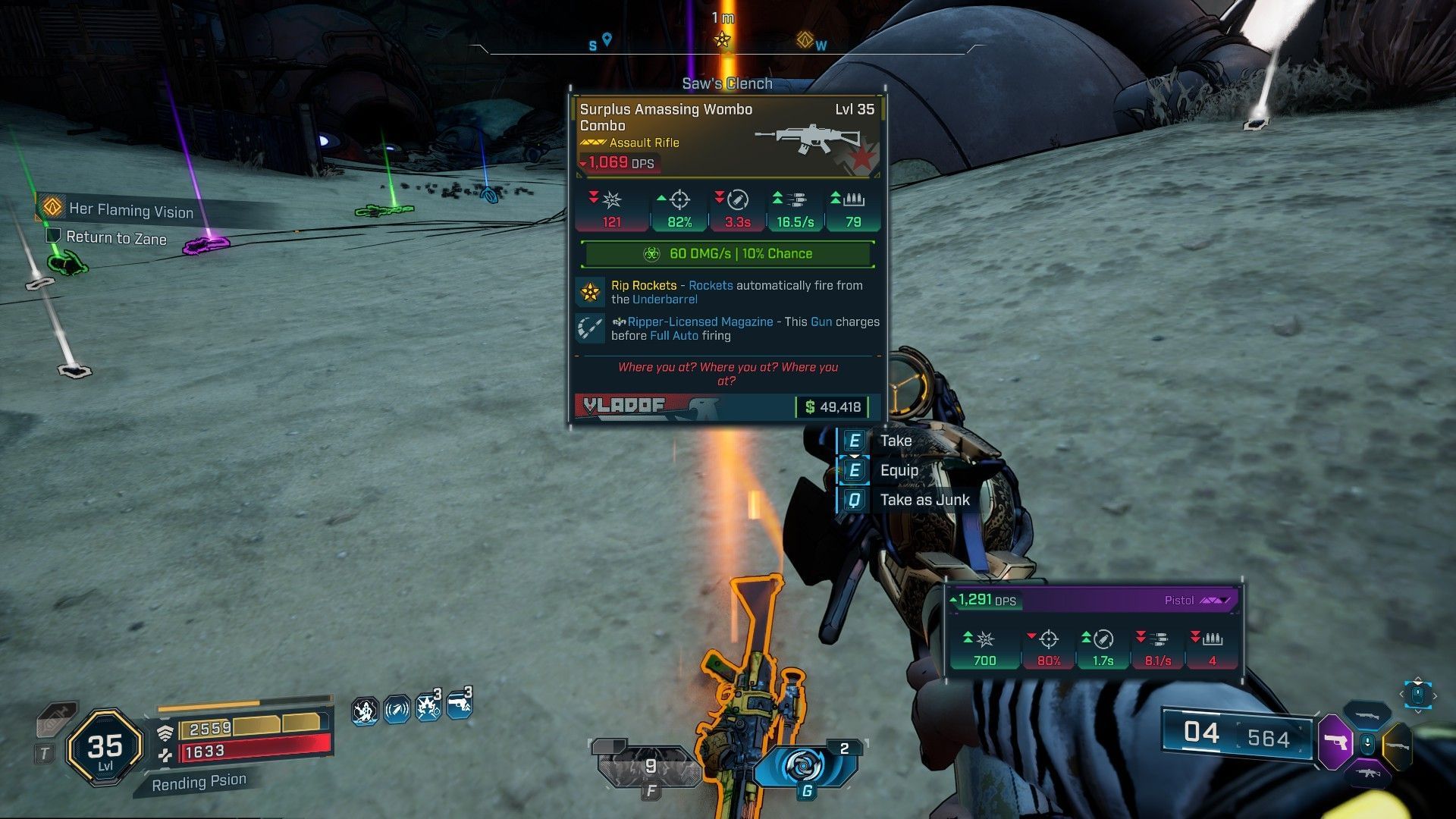Click the Return to Zane objective
This screenshot has height=819, width=1456.
click(115, 238)
